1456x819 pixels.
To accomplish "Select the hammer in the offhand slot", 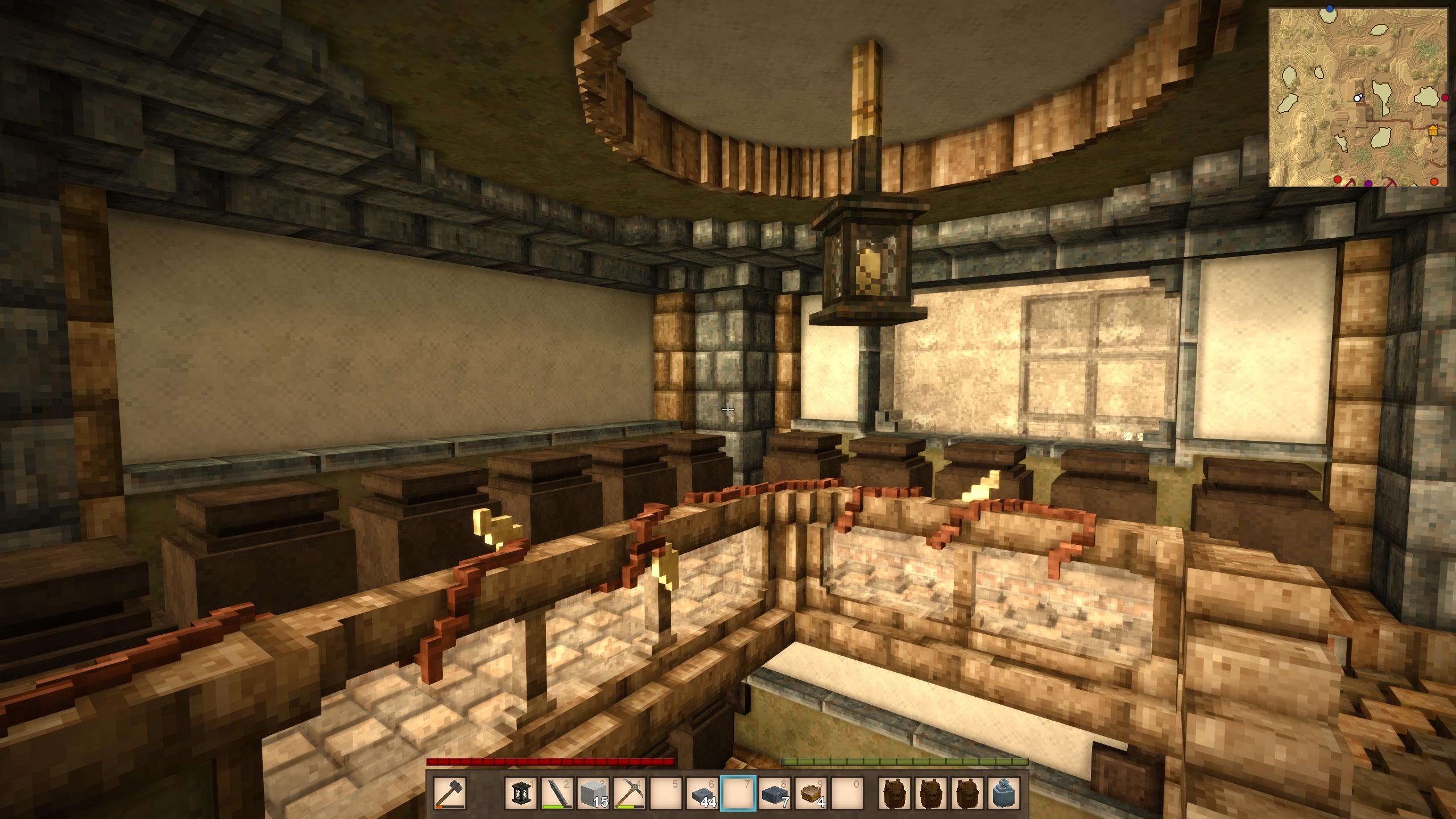I will coord(450,793).
